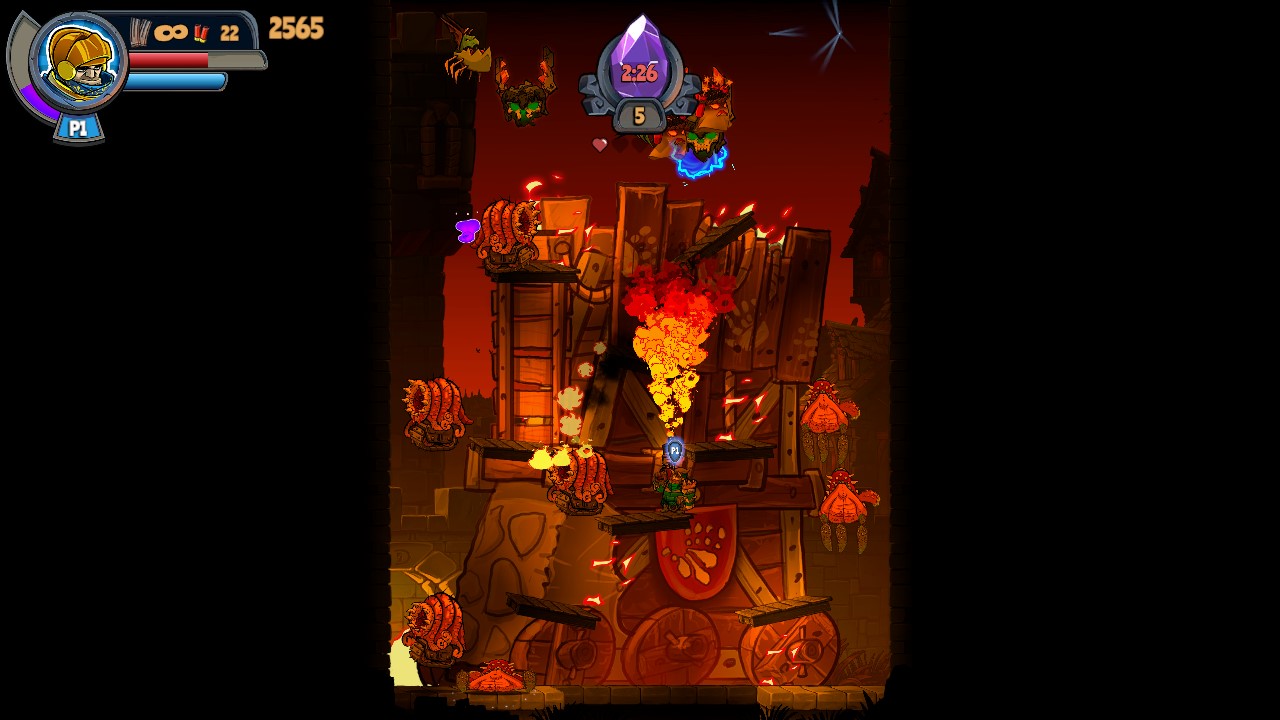The width and height of the screenshot is (1280, 720).
Task: Click the wooden arrows ammo icon
Action: (x=138, y=32)
